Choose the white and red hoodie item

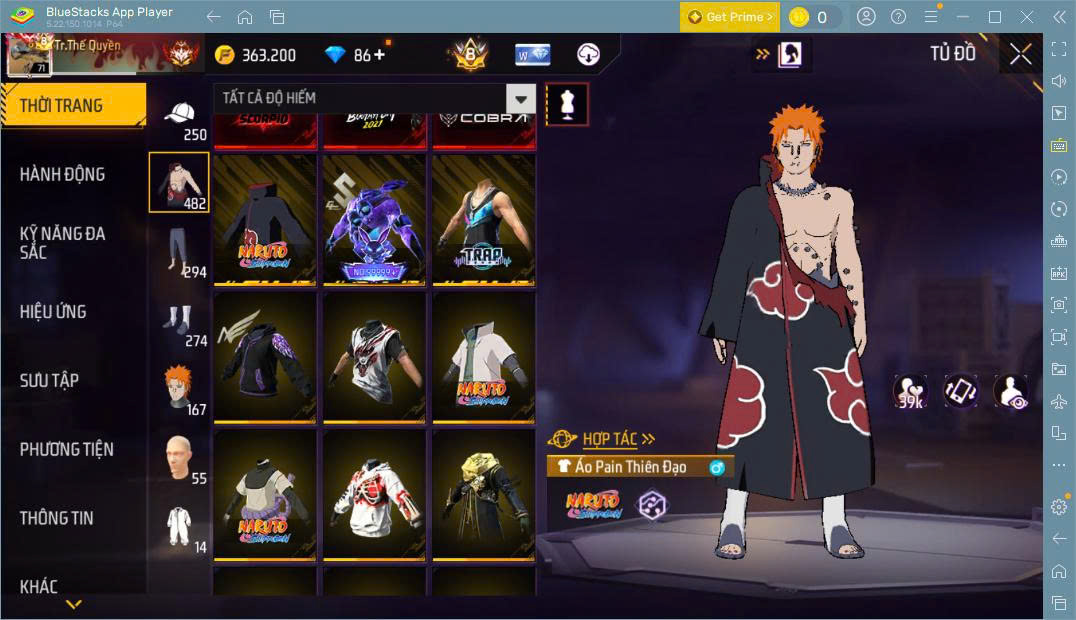pyautogui.click(x=374, y=495)
